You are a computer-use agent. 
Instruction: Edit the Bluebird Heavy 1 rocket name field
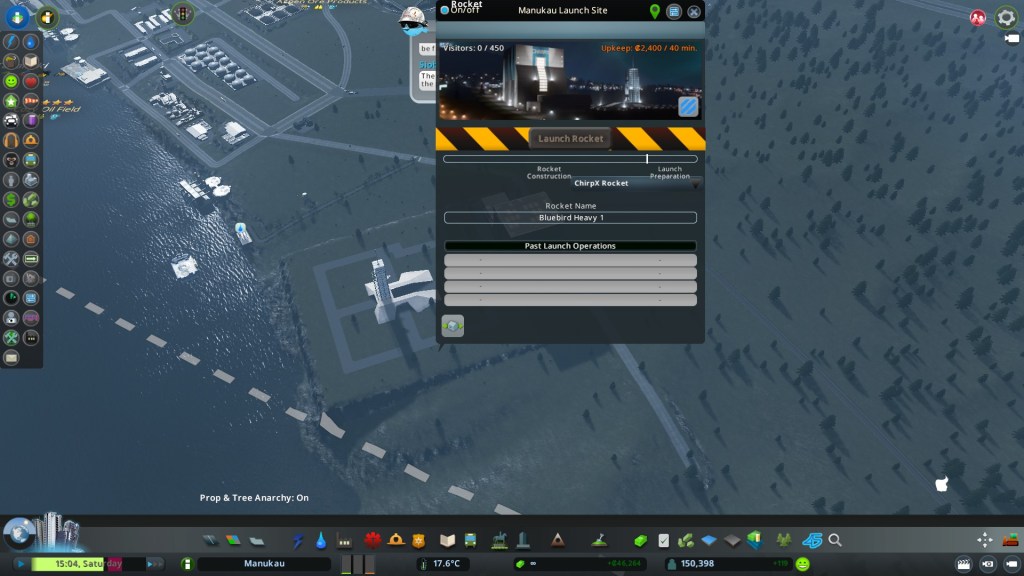point(570,218)
